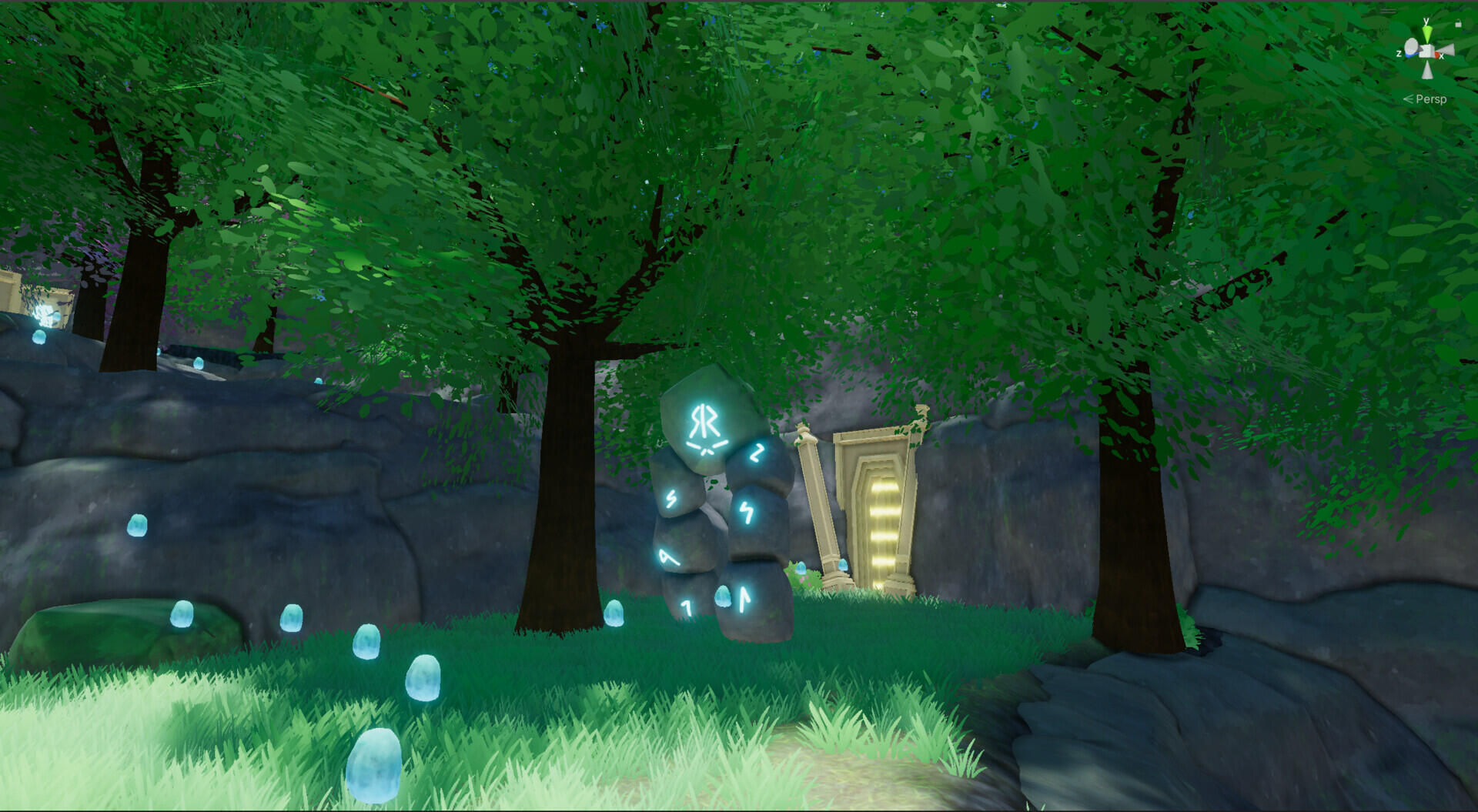Image resolution: width=1478 pixels, height=812 pixels.
Task: Click the blue Z axis on scene gizmo
Action: (x=1410, y=54)
